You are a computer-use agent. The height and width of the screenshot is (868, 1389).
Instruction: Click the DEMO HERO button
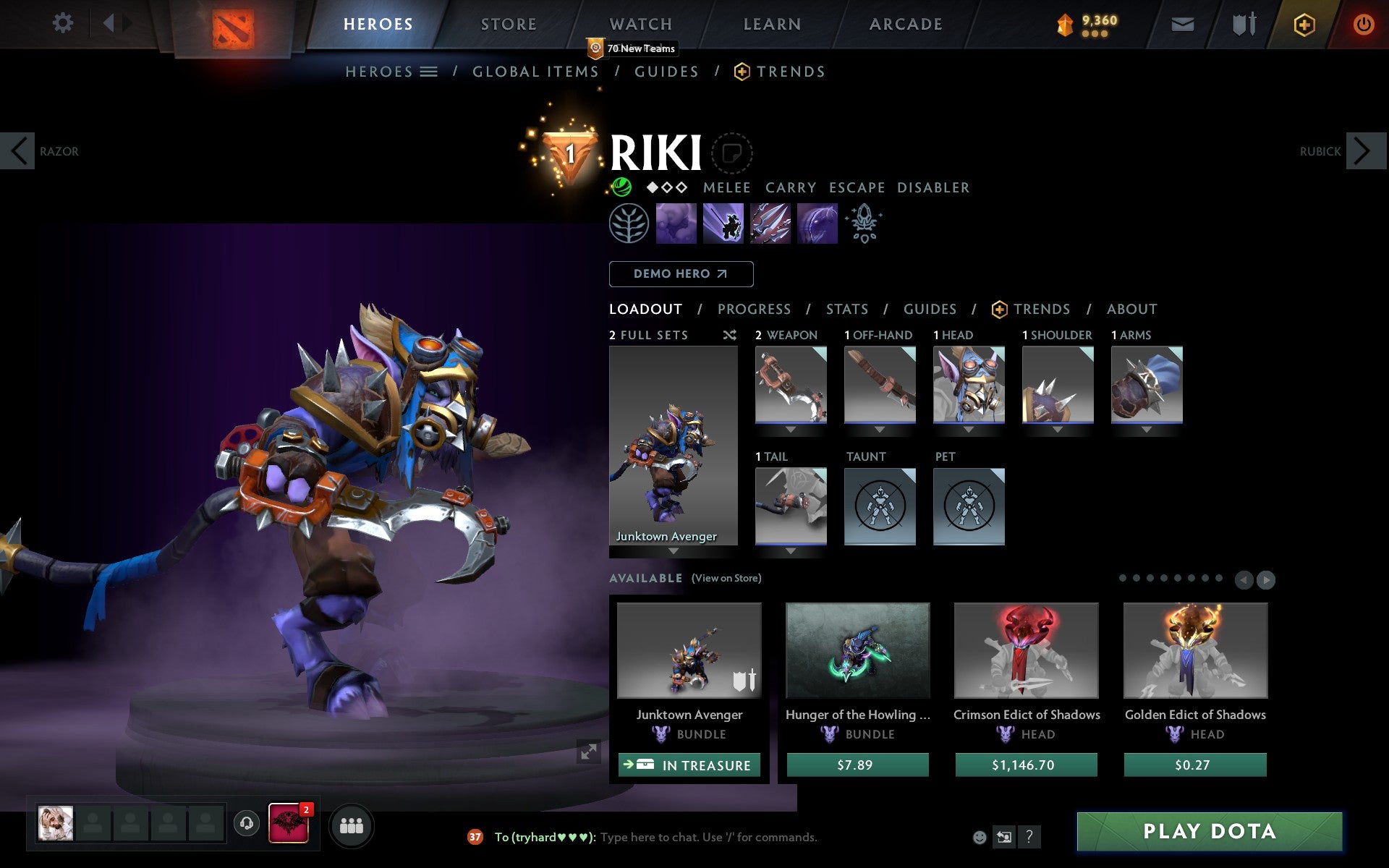[x=681, y=274]
